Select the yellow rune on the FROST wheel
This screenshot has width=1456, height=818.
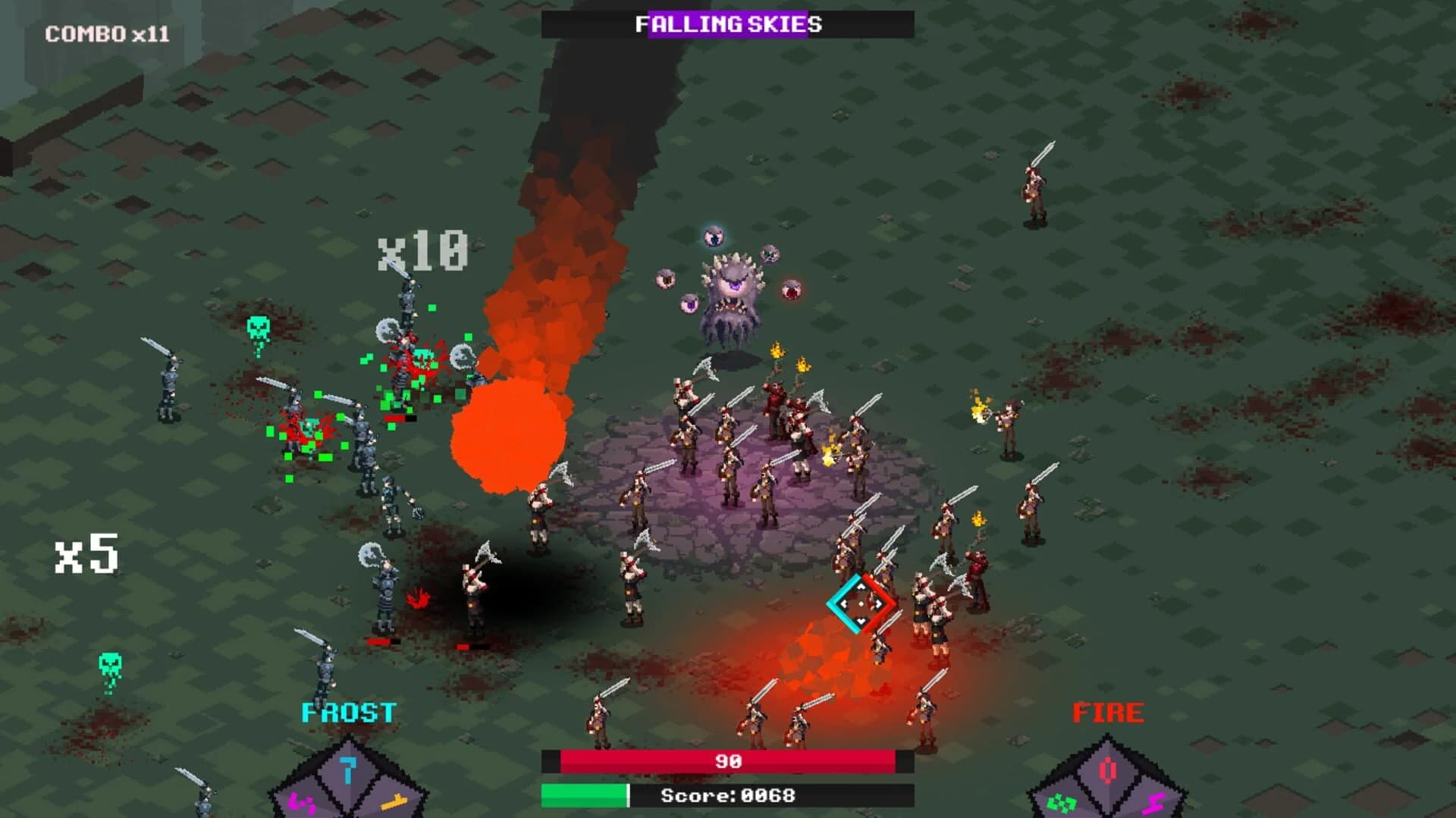coord(393,803)
